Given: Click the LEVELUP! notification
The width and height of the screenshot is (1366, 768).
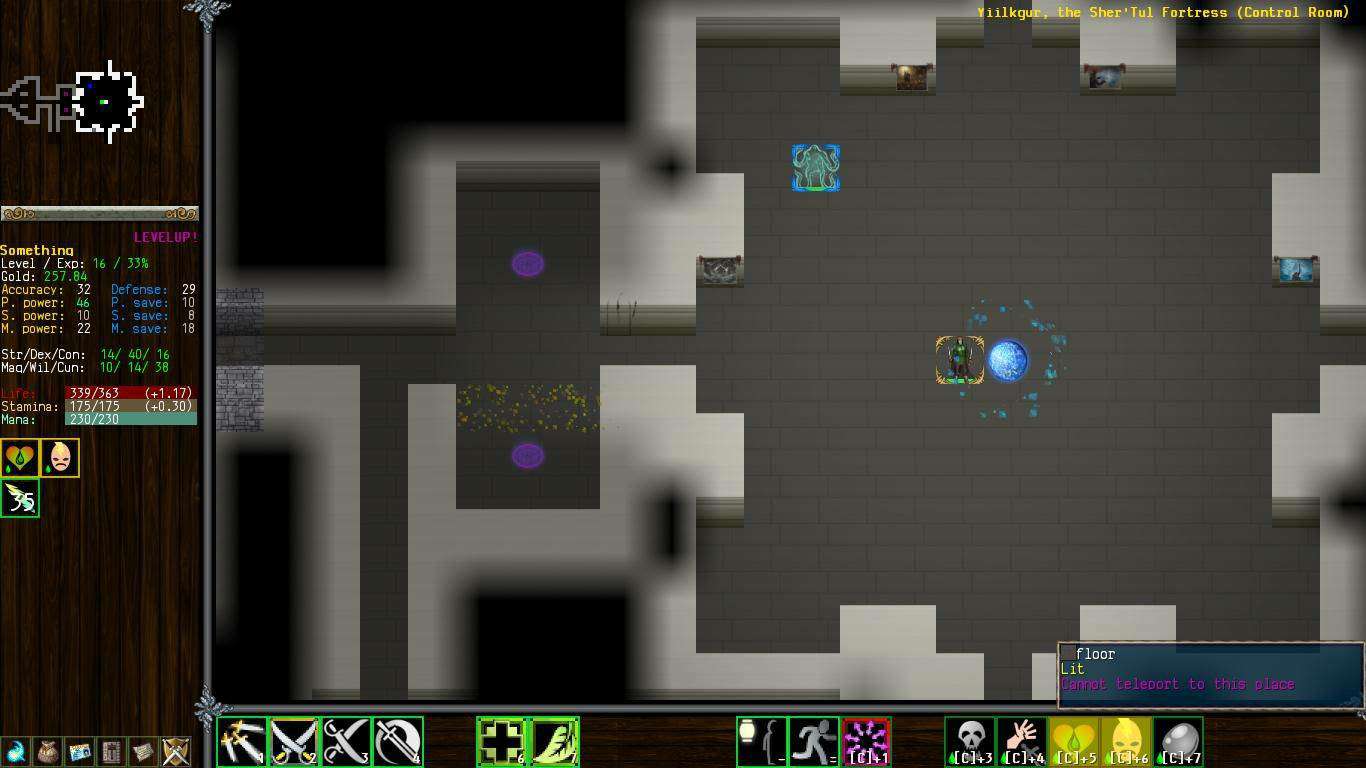Looking at the screenshot, I should click(166, 237).
